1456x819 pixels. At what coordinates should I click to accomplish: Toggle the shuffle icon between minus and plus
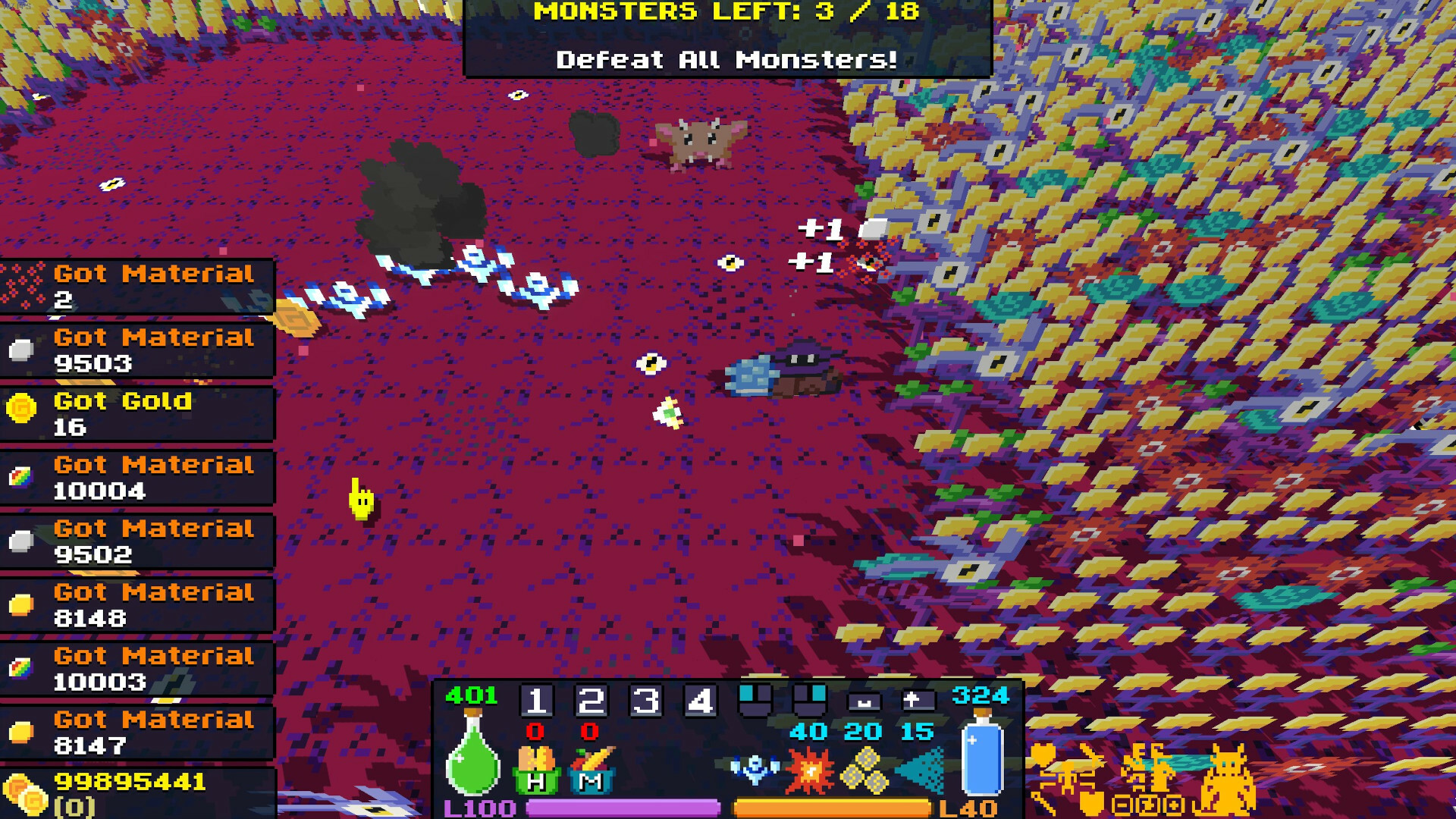tap(1147, 805)
